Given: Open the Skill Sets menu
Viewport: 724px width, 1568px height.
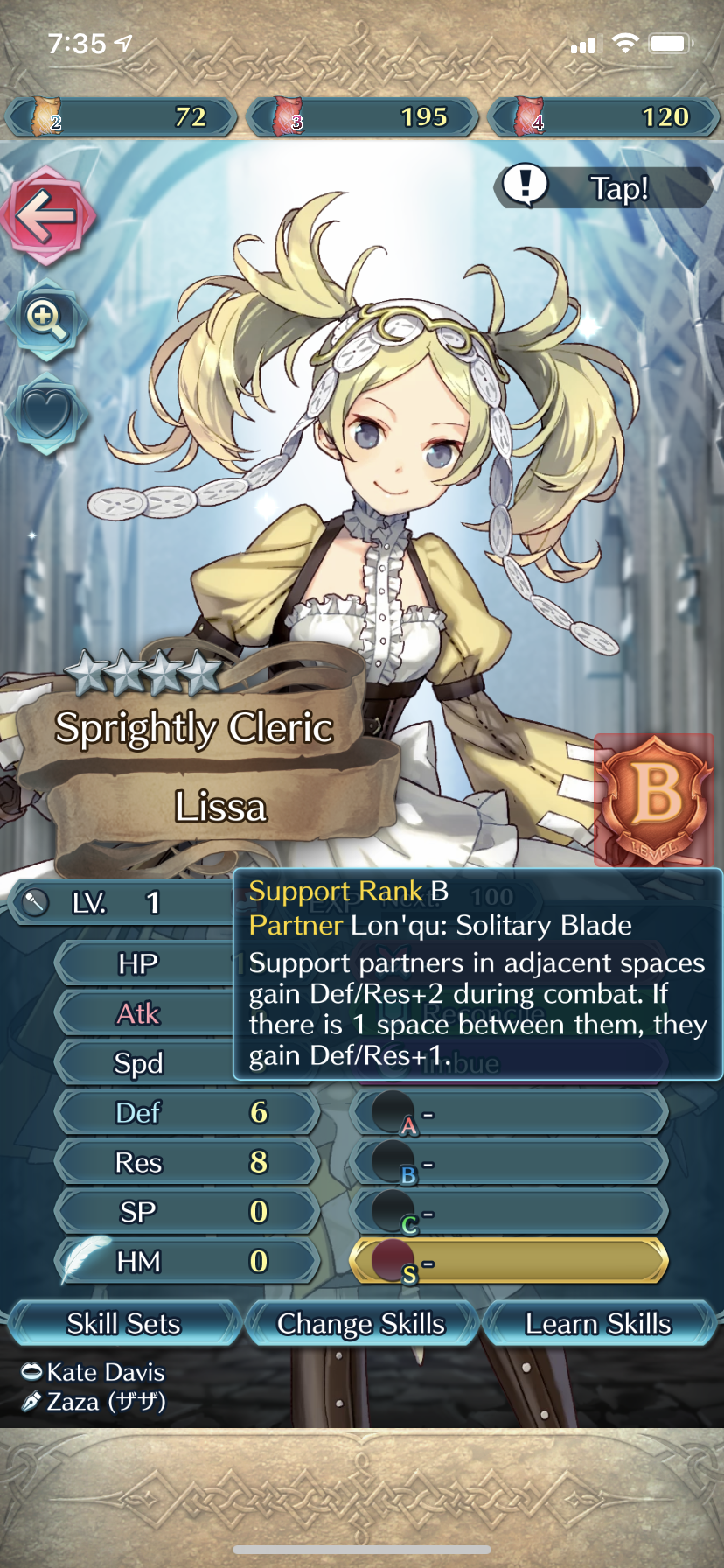Looking at the screenshot, I should [x=123, y=1323].
